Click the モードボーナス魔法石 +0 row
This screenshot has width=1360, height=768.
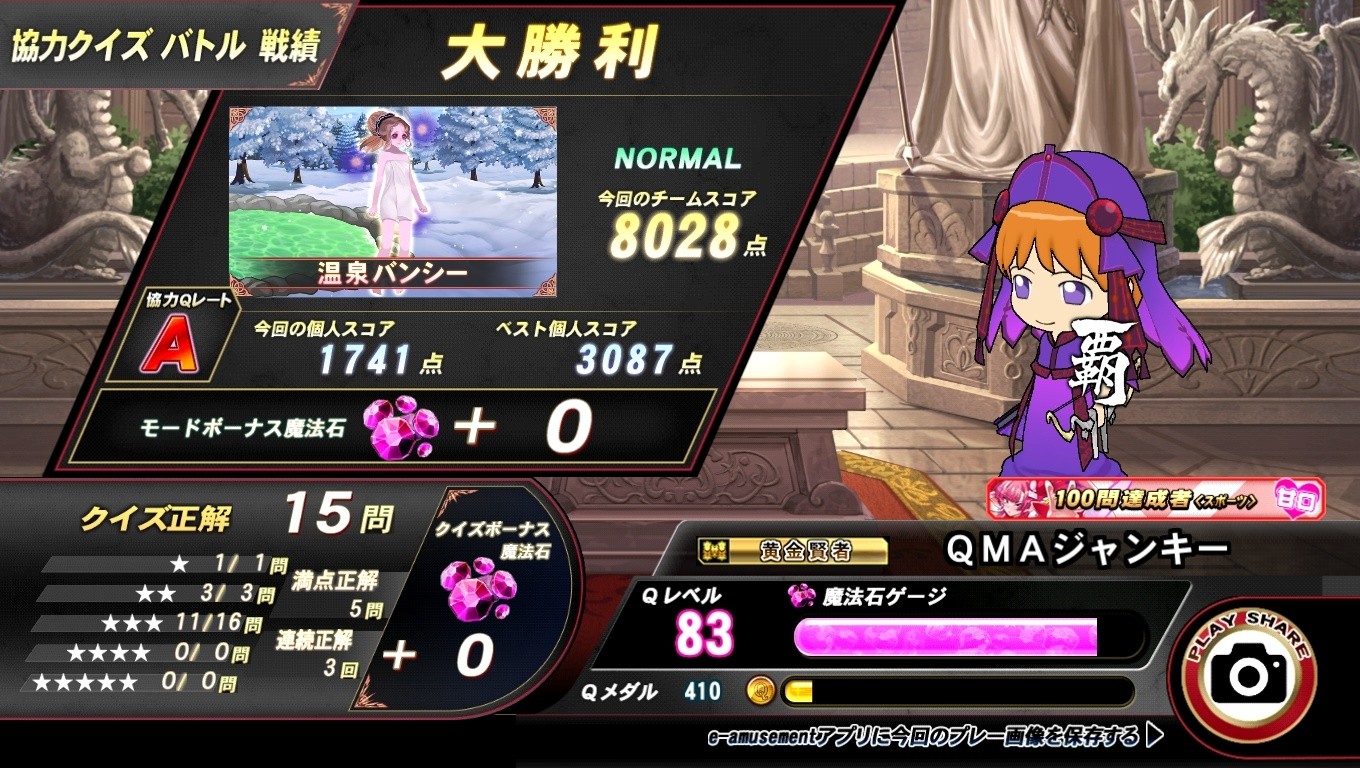point(380,425)
